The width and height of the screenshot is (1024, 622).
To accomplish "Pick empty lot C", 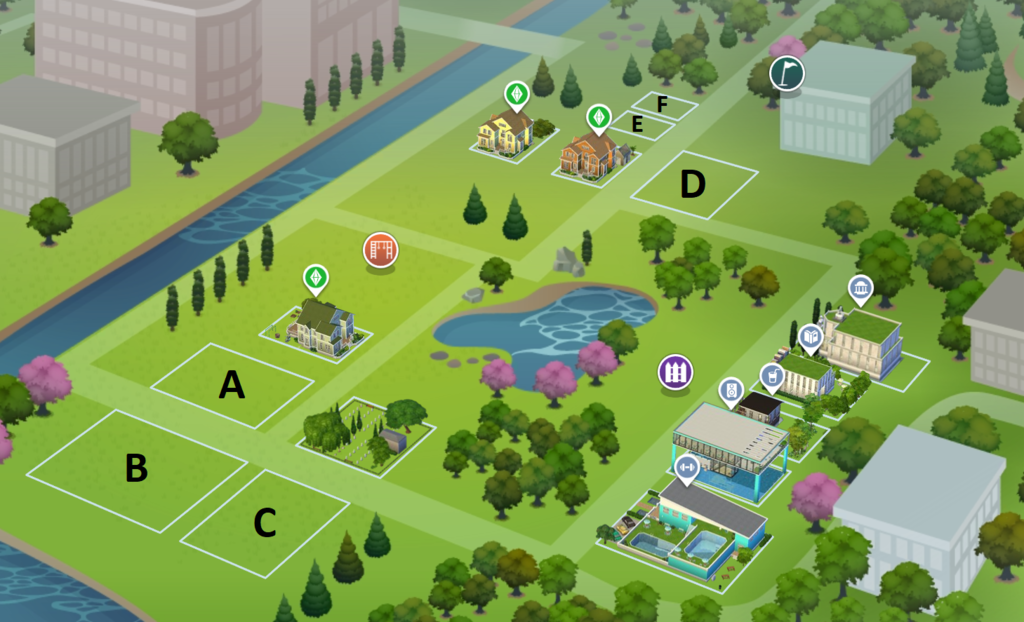I will click(265, 523).
